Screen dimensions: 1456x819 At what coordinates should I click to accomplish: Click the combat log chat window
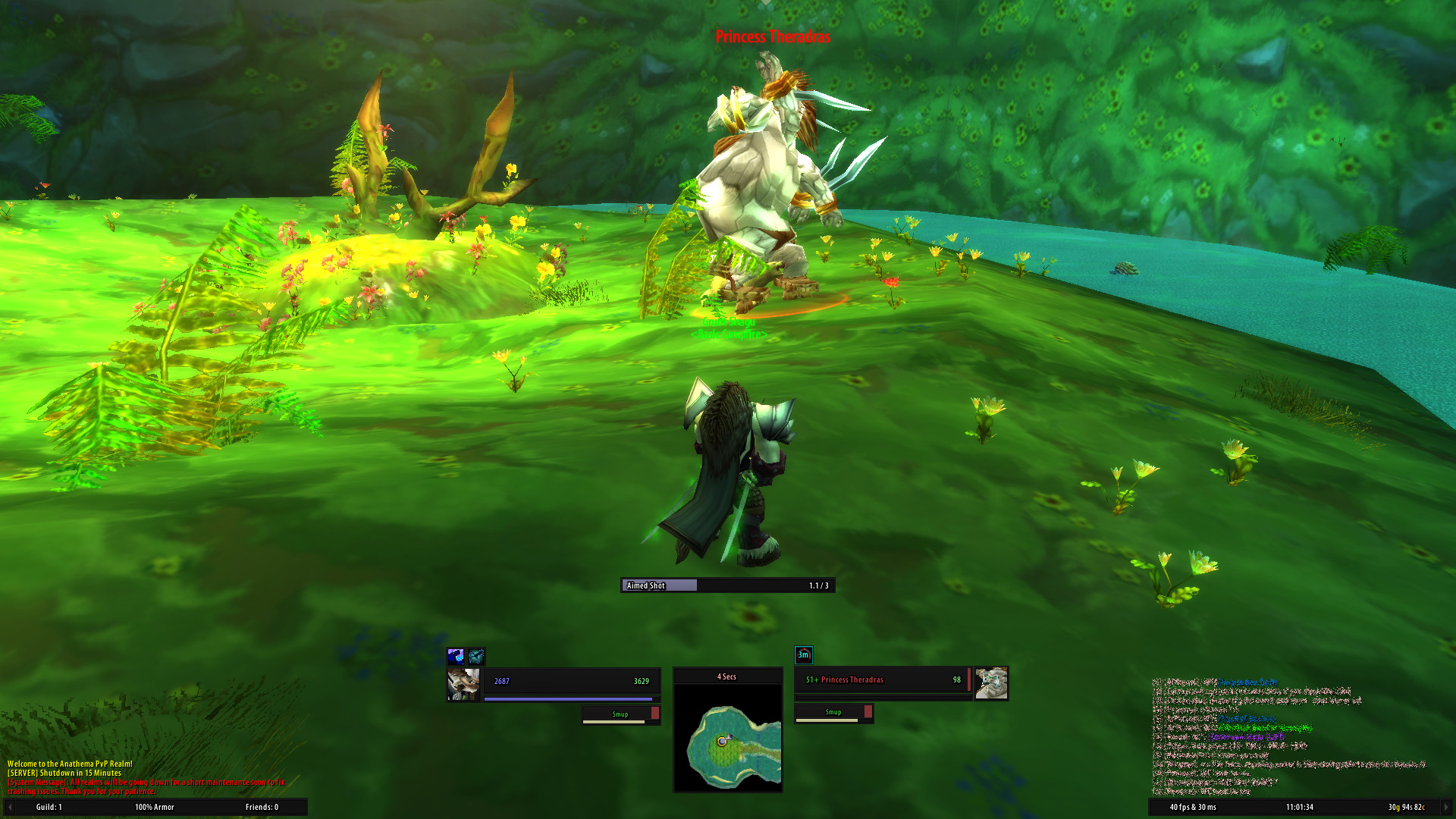[1289, 736]
